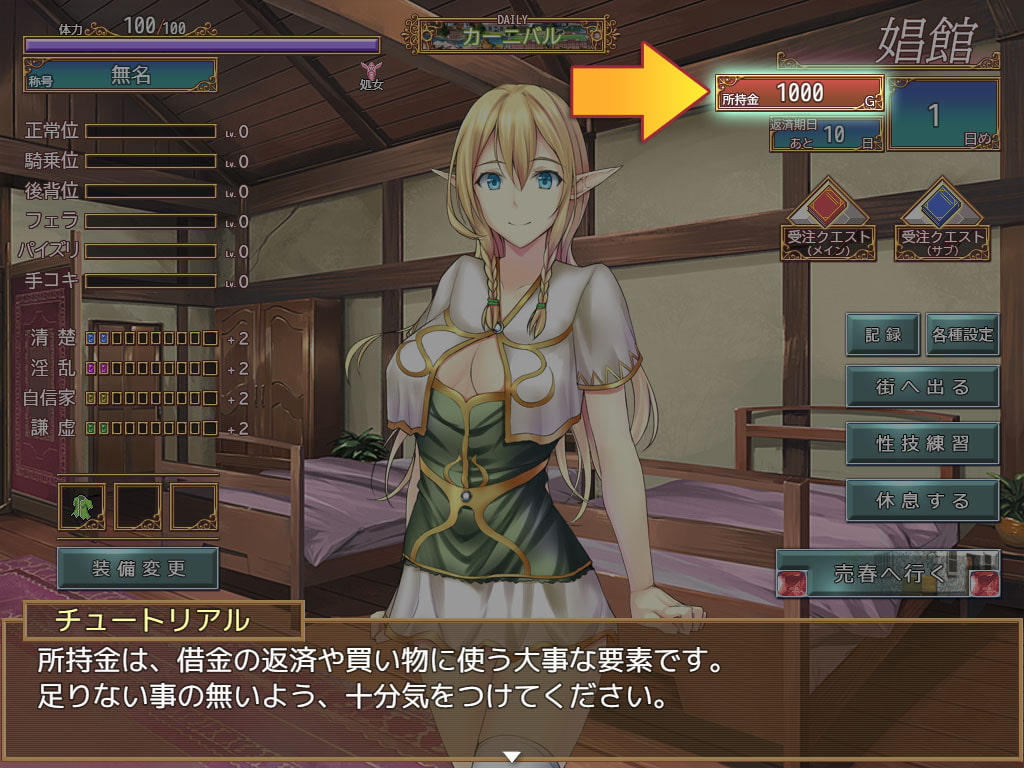Open the sub quest (サブ) icon
1024x768 pixels.
point(942,220)
